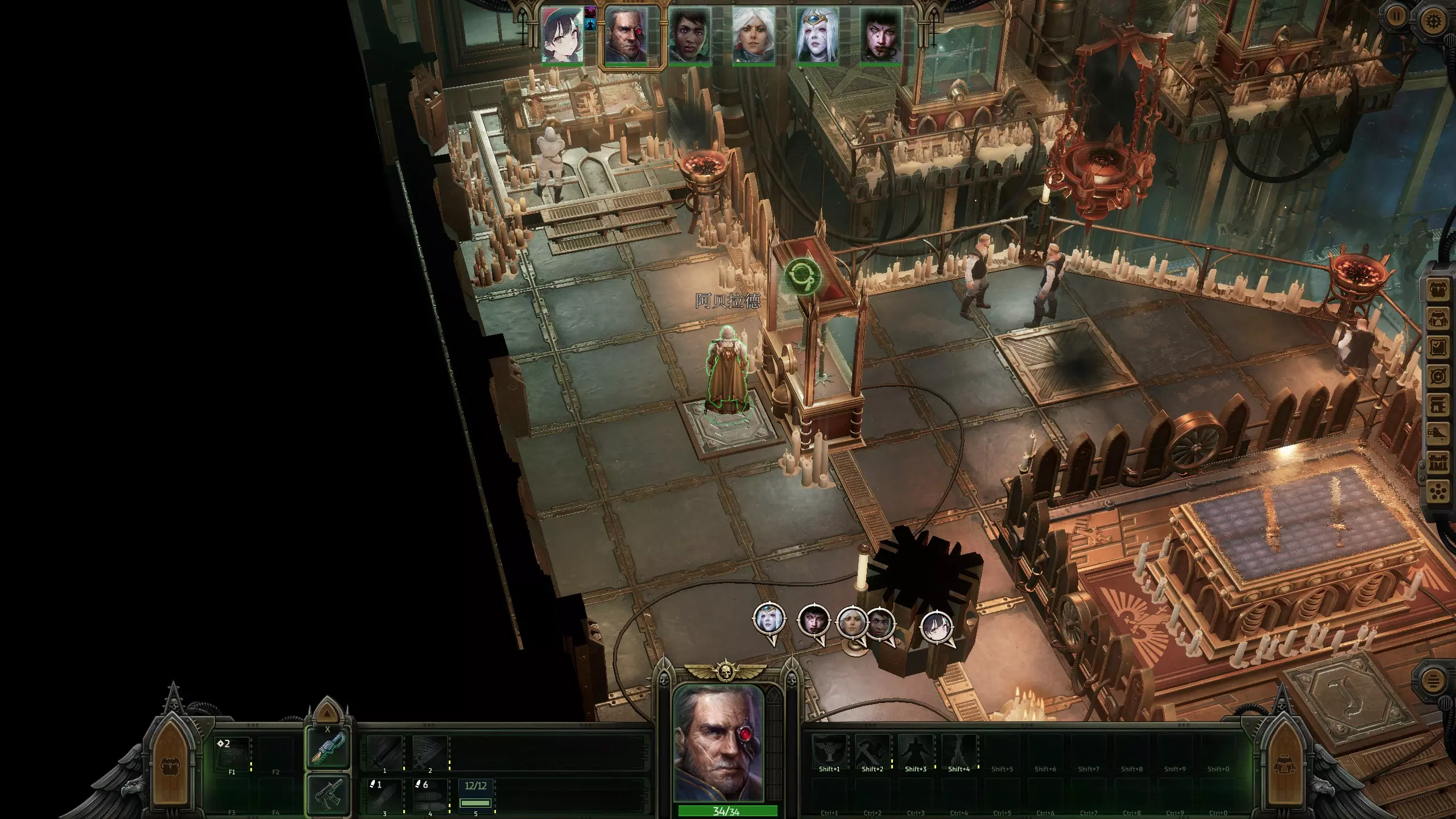Expand the arrow above weapon sets
The image size is (1456, 819).
click(326, 712)
